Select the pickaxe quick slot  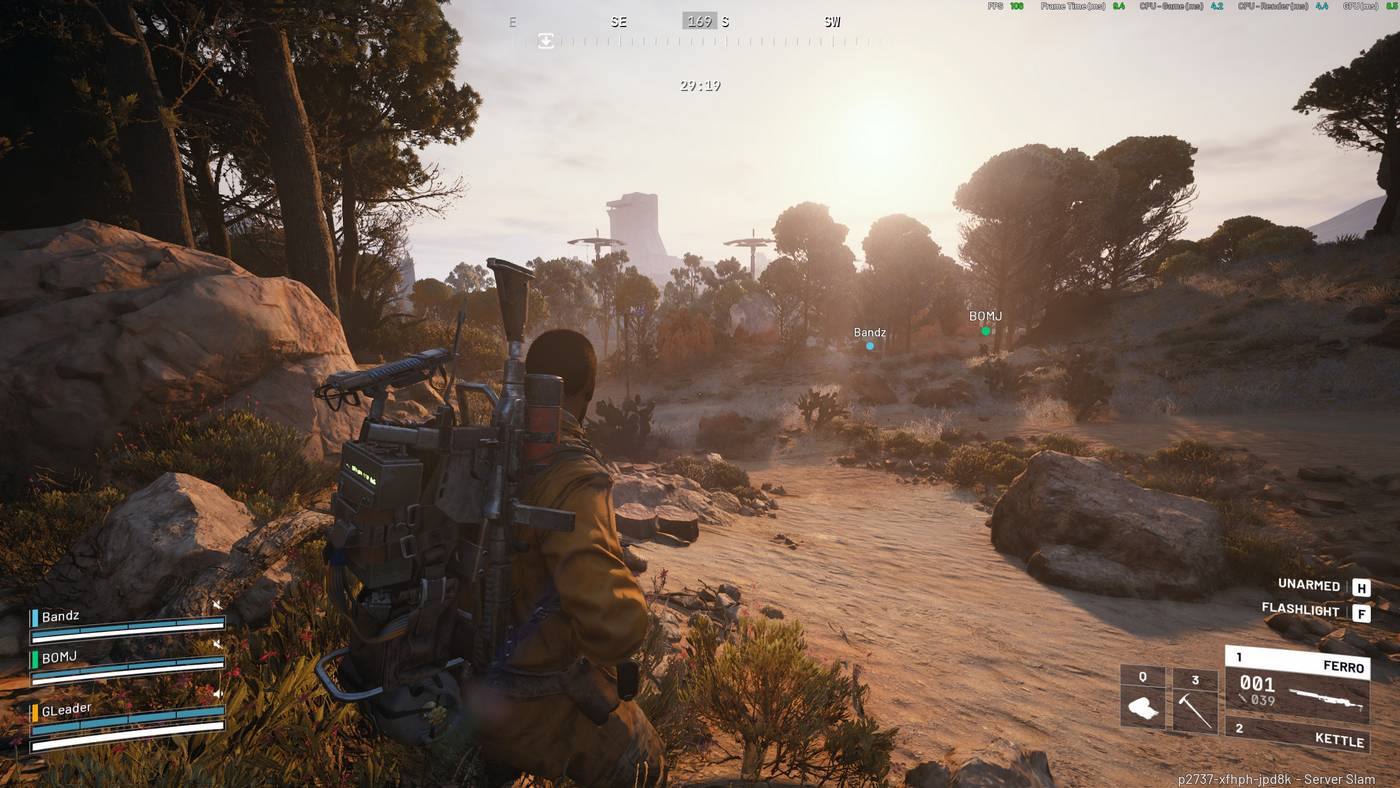point(1194,701)
